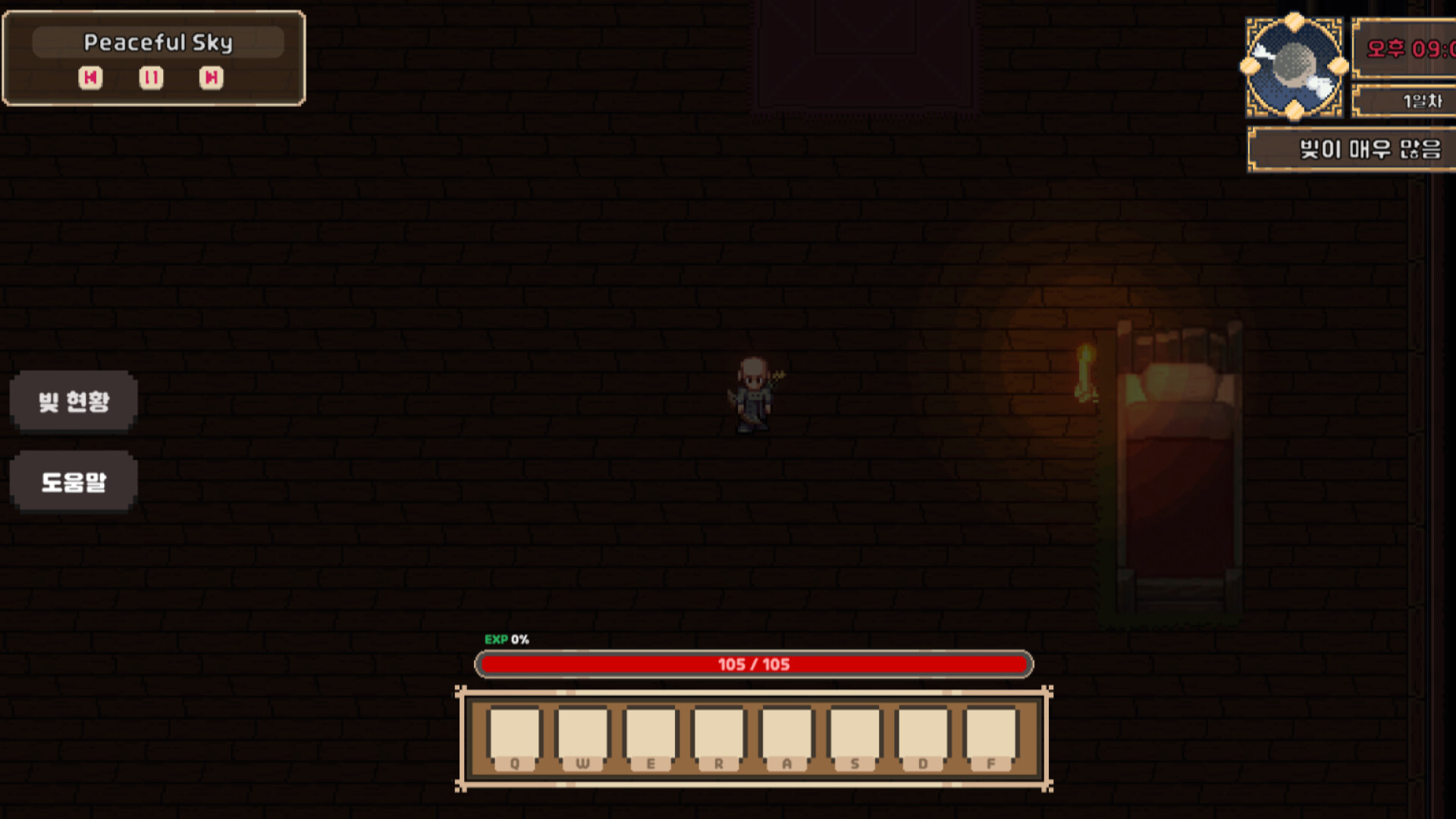The image size is (1456, 819).
Task: Click the Peaceful Sky track title
Action: pos(158,42)
